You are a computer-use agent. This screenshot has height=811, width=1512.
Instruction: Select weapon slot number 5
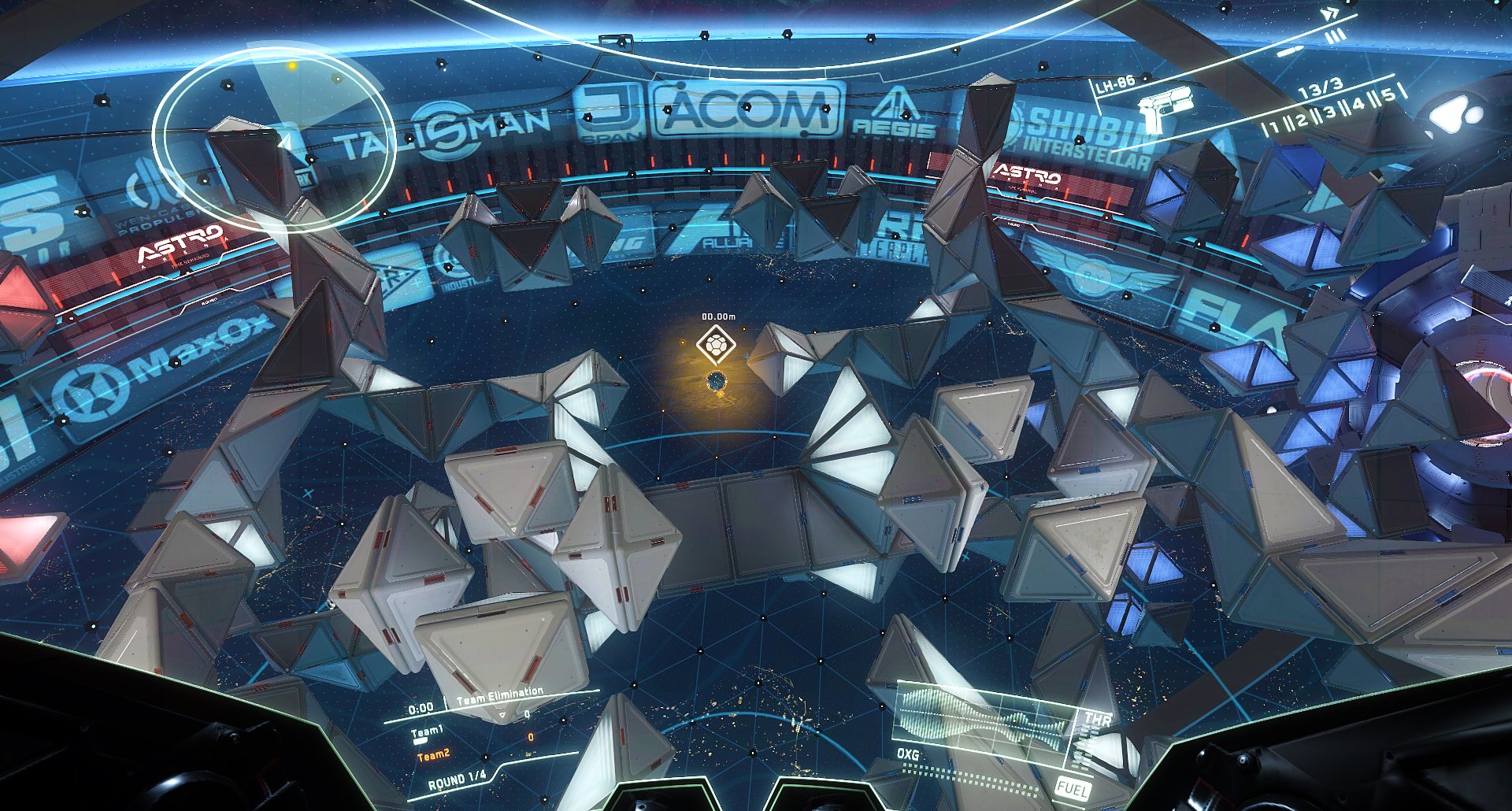click(x=1388, y=94)
